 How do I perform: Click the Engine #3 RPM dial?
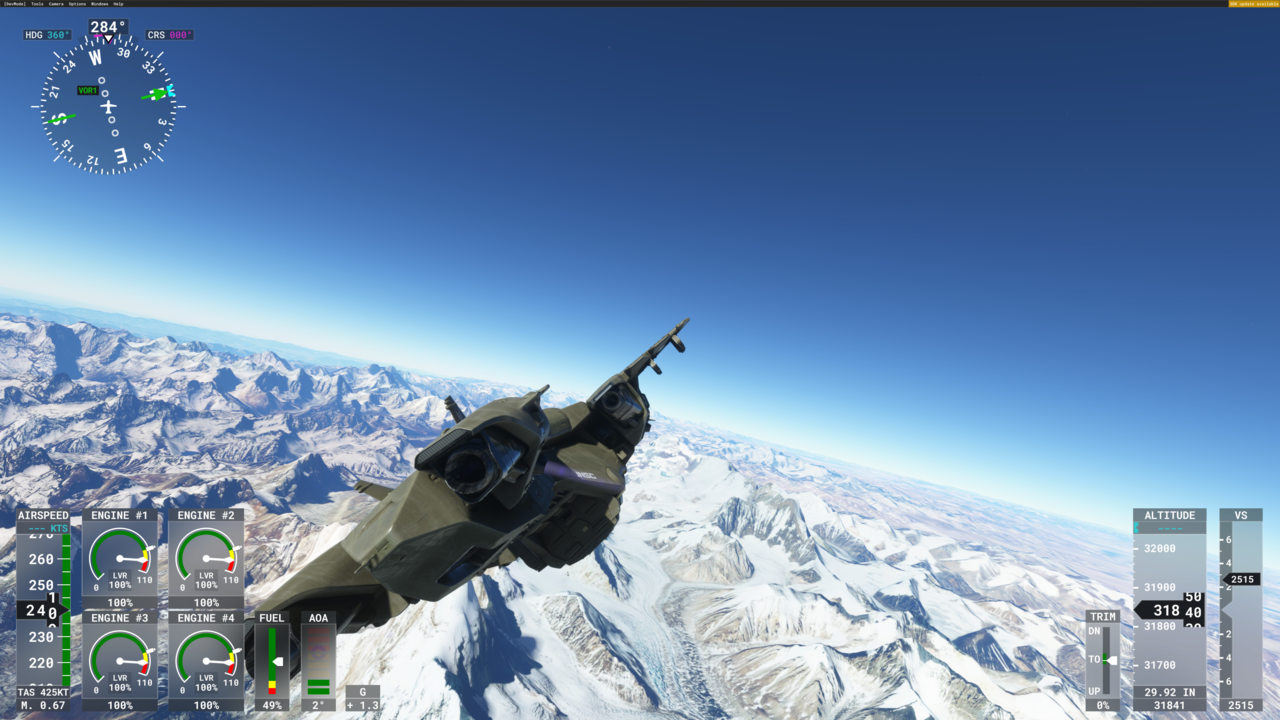click(120, 660)
